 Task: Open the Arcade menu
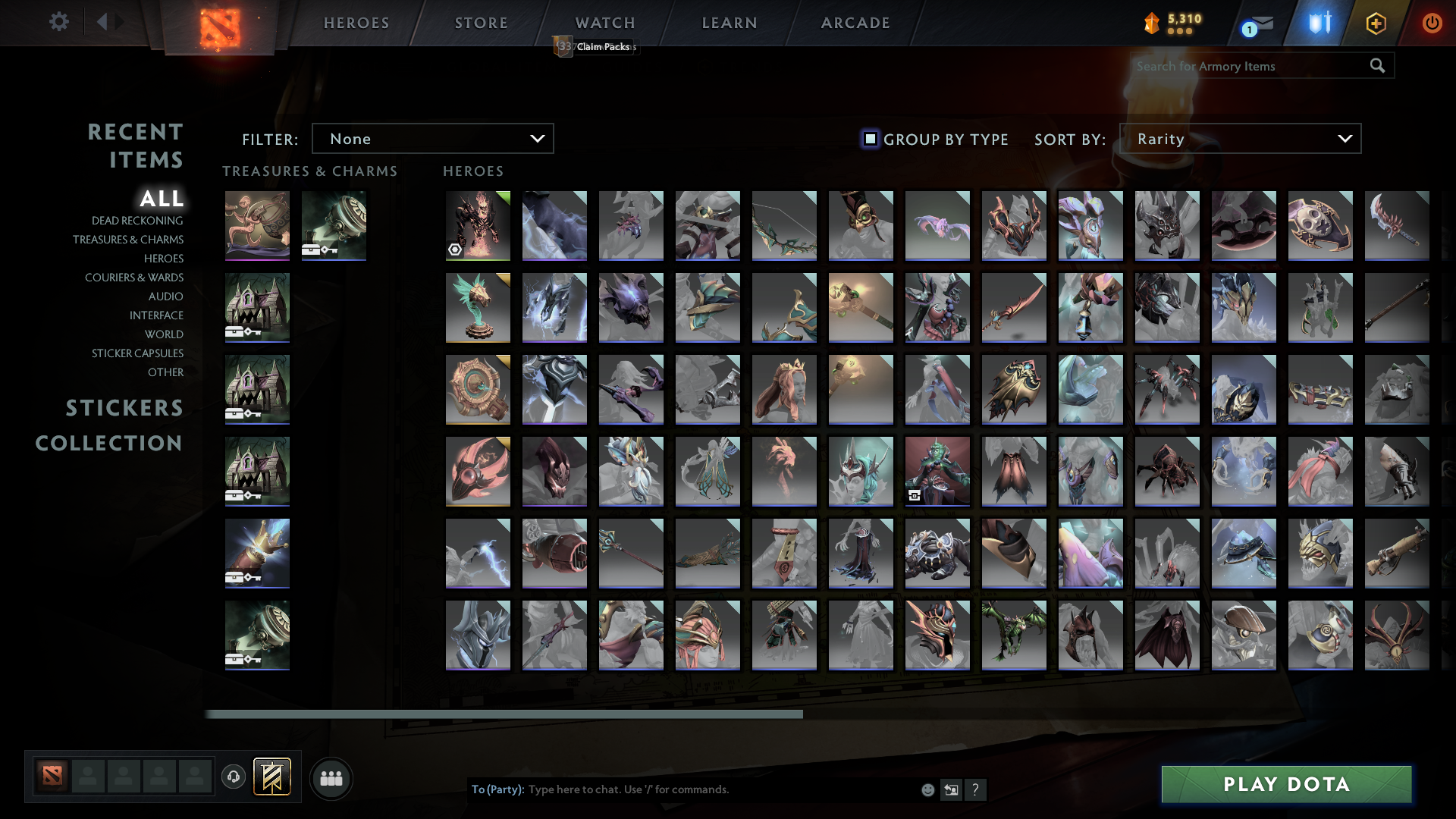coord(855,23)
